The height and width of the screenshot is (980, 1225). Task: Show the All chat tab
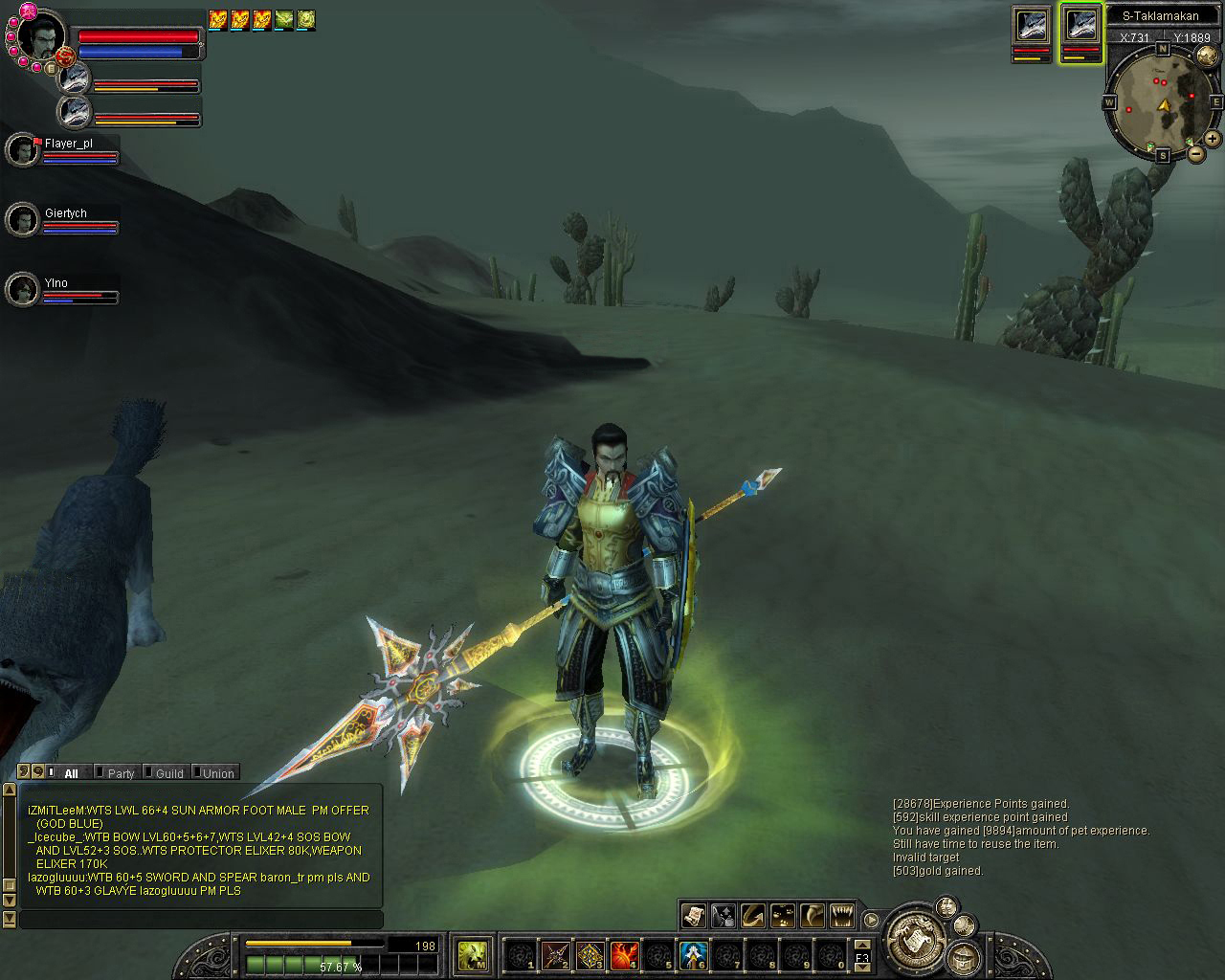[x=72, y=773]
